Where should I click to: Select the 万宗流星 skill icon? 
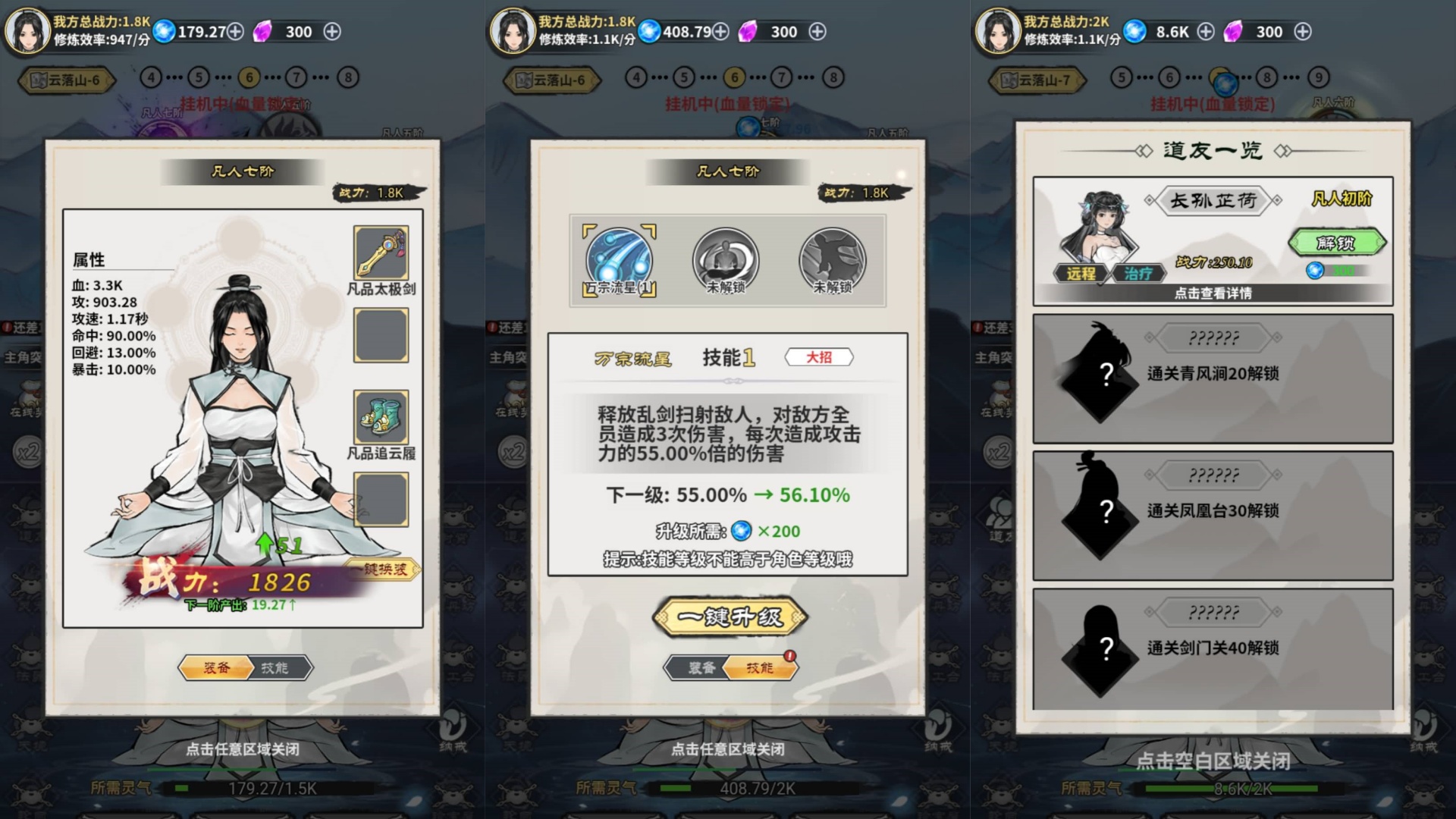coord(617,259)
